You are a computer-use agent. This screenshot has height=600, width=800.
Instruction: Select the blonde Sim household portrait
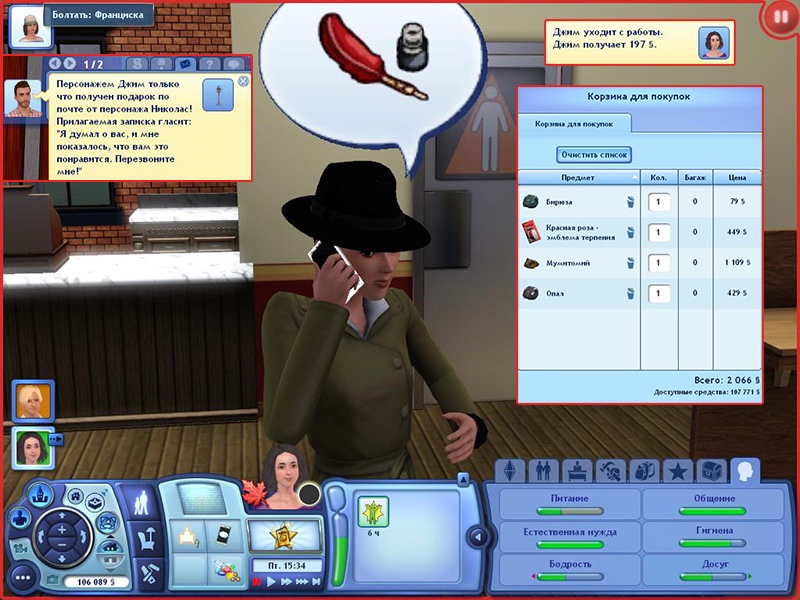[27, 400]
